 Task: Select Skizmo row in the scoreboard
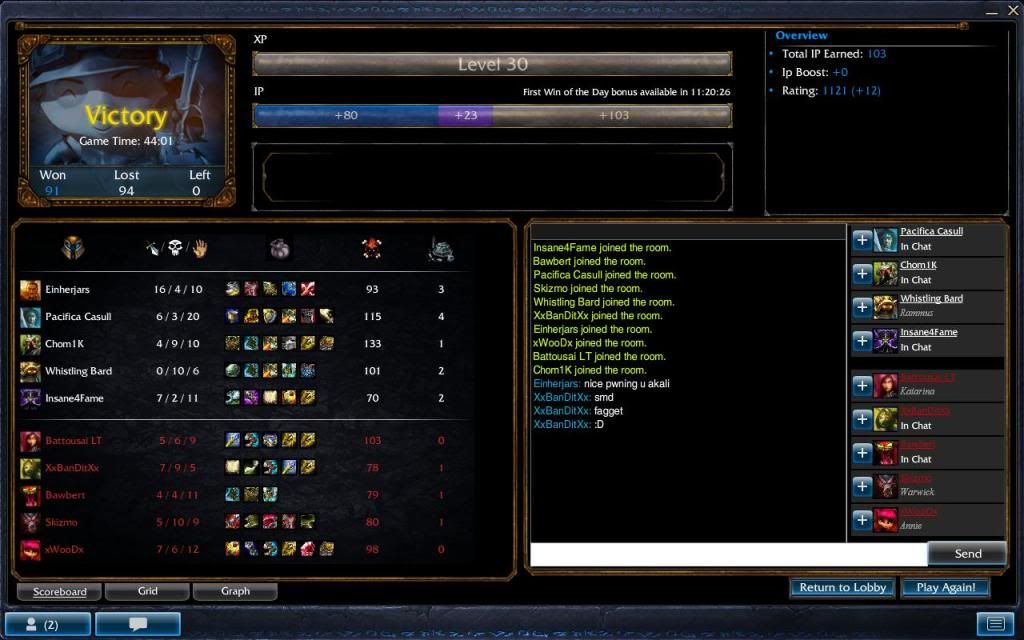point(61,522)
